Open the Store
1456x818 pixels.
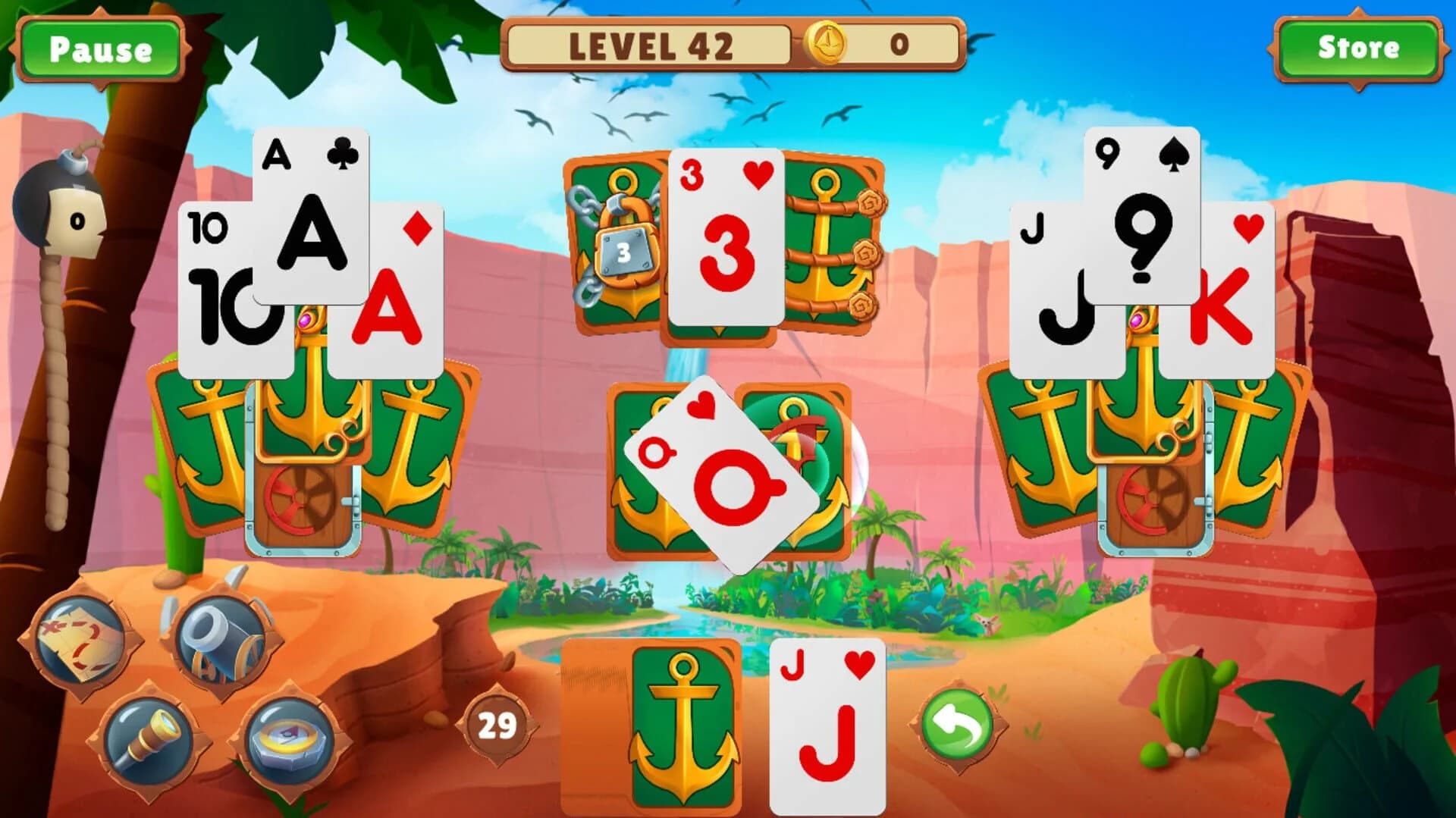tap(1360, 48)
